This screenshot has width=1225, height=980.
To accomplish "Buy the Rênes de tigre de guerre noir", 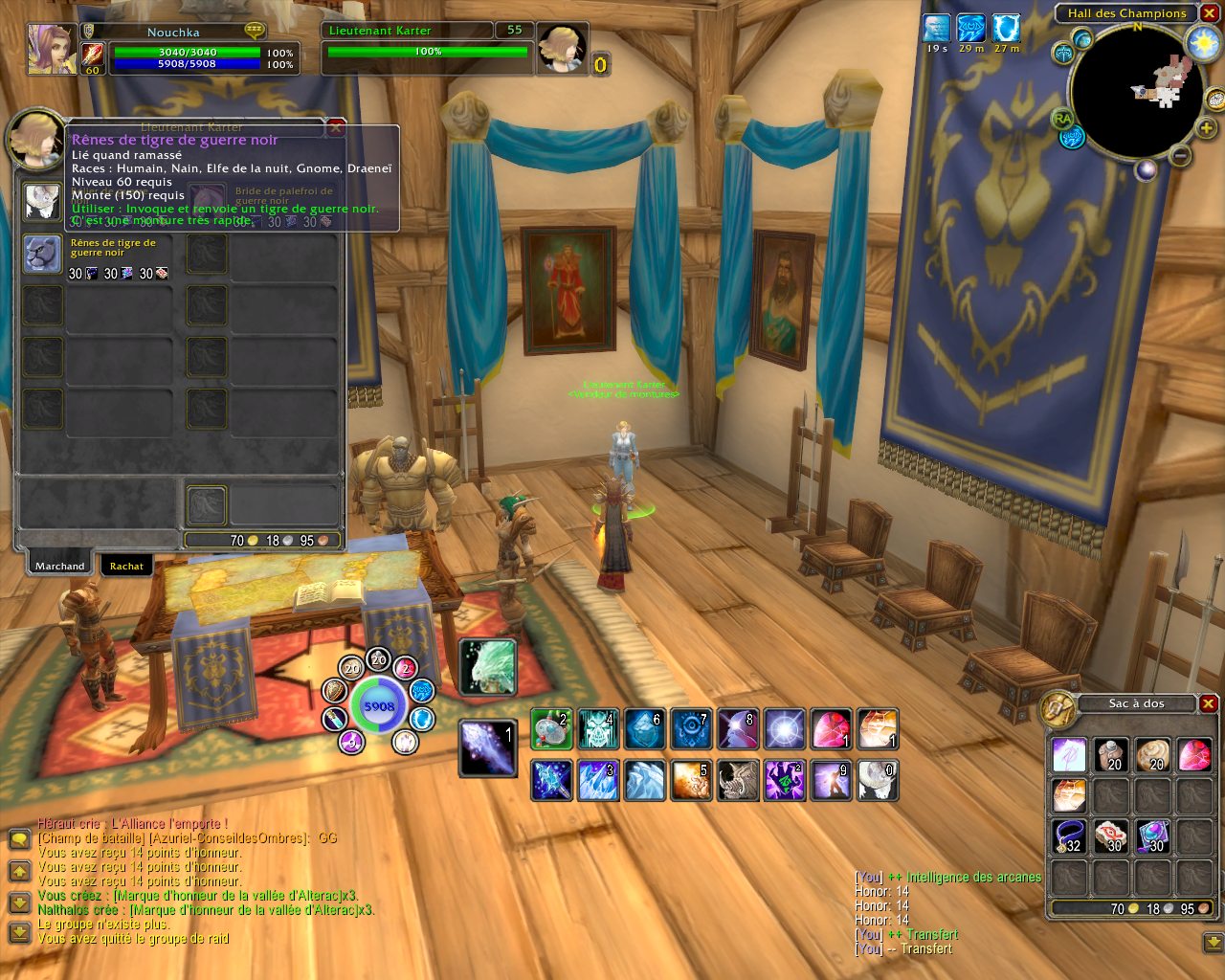I will pyautogui.click(x=43, y=254).
